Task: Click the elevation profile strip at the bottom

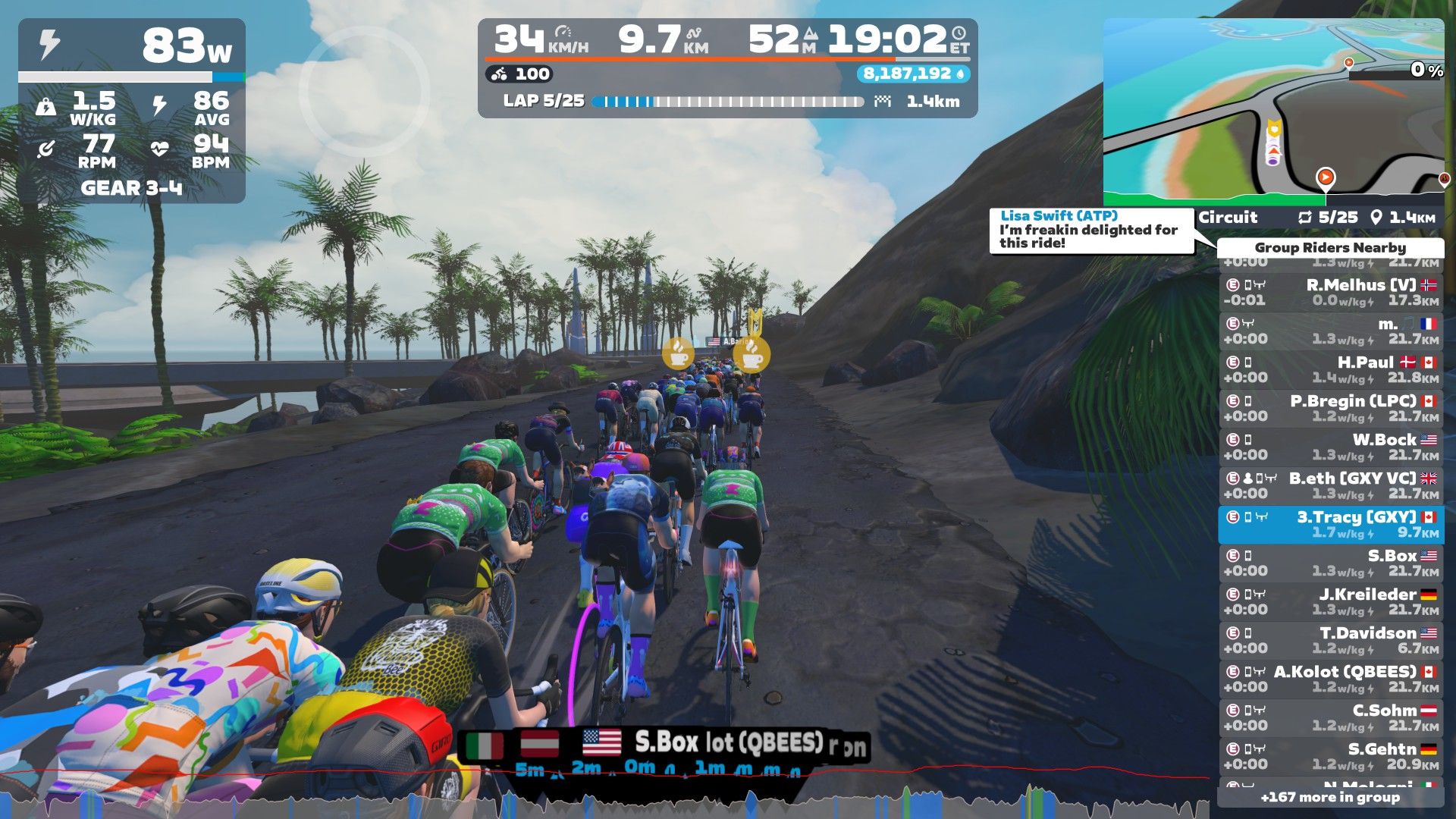Action: pos(607,796)
